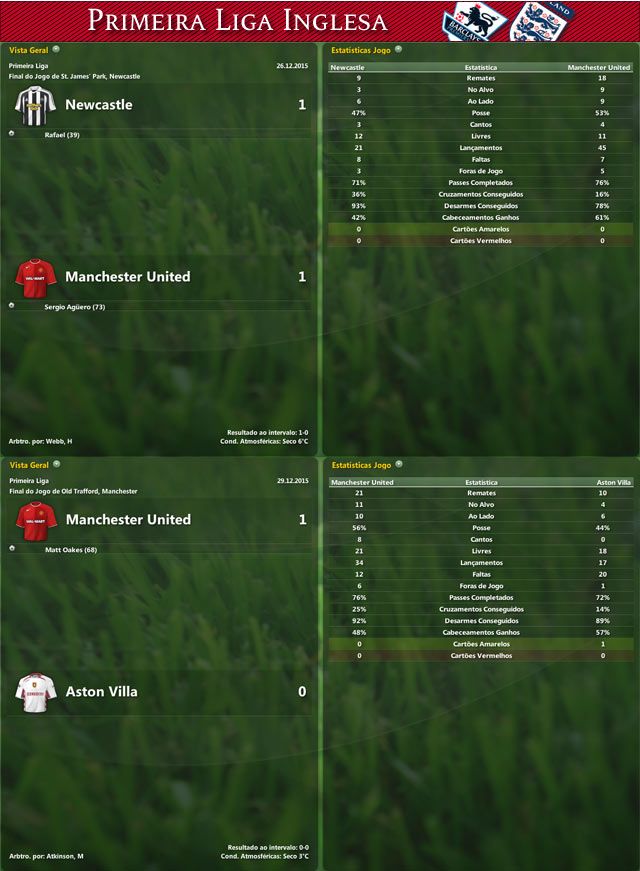This screenshot has width=640, height=871.
Task: Open Sergio Agüero (73) player link
Action: [74, 307]
